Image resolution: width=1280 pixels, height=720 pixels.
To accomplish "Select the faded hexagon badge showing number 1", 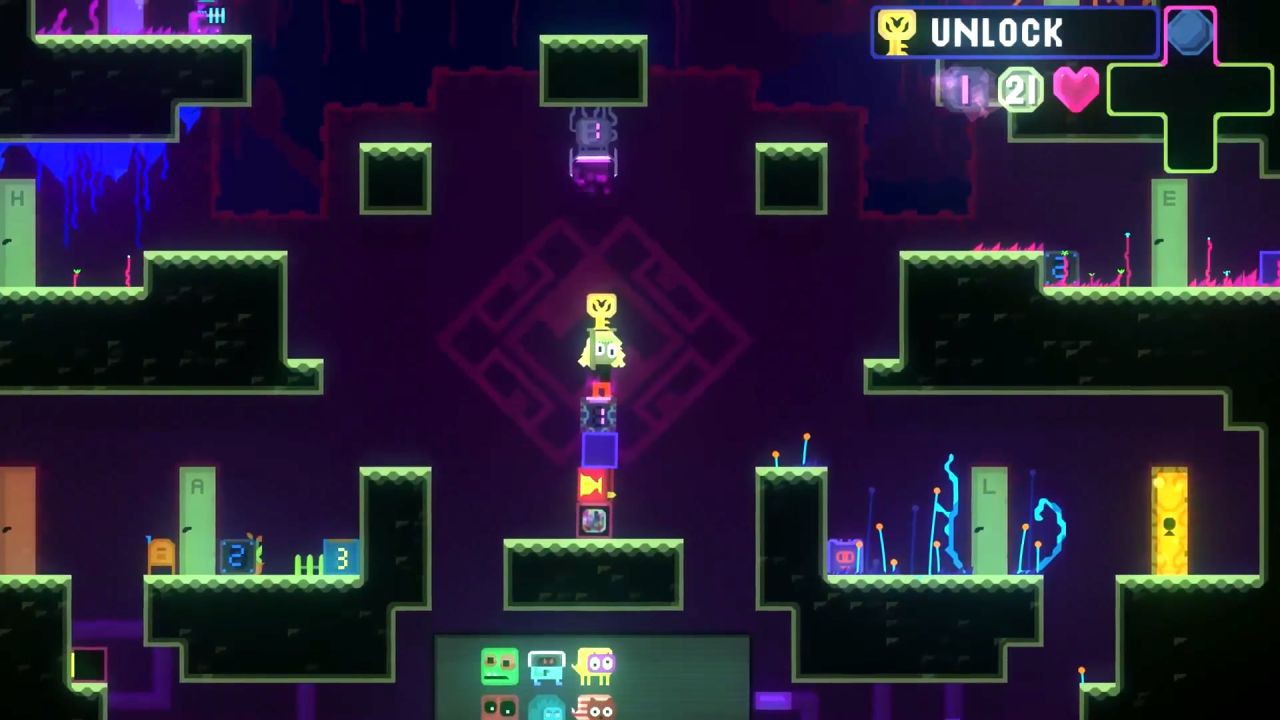I will coord(965,89).
